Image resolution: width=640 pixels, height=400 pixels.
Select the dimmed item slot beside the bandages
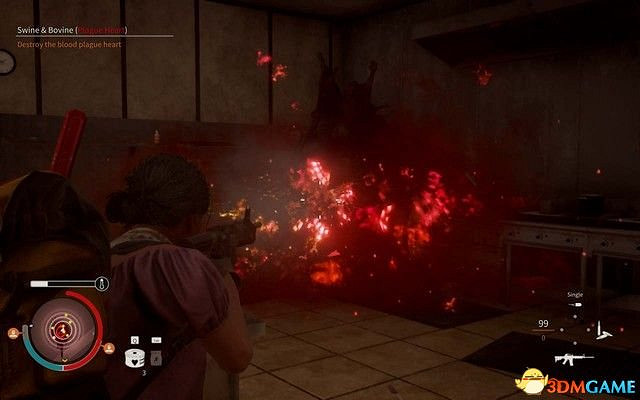point(157,356)
